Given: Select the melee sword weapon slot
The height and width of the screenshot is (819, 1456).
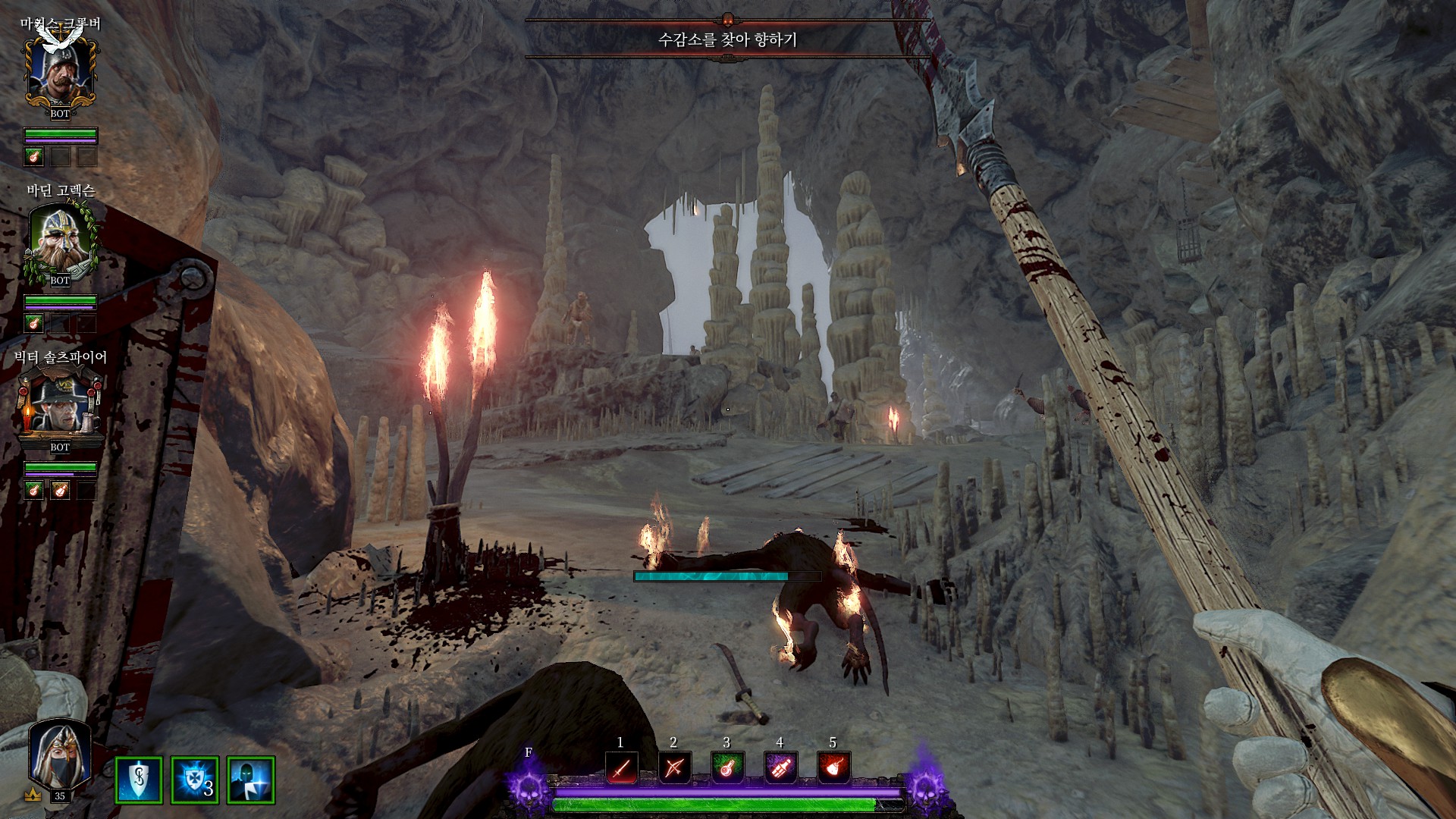Looking at the screenshot, I should pyautogui.click(x=621, y=768).
